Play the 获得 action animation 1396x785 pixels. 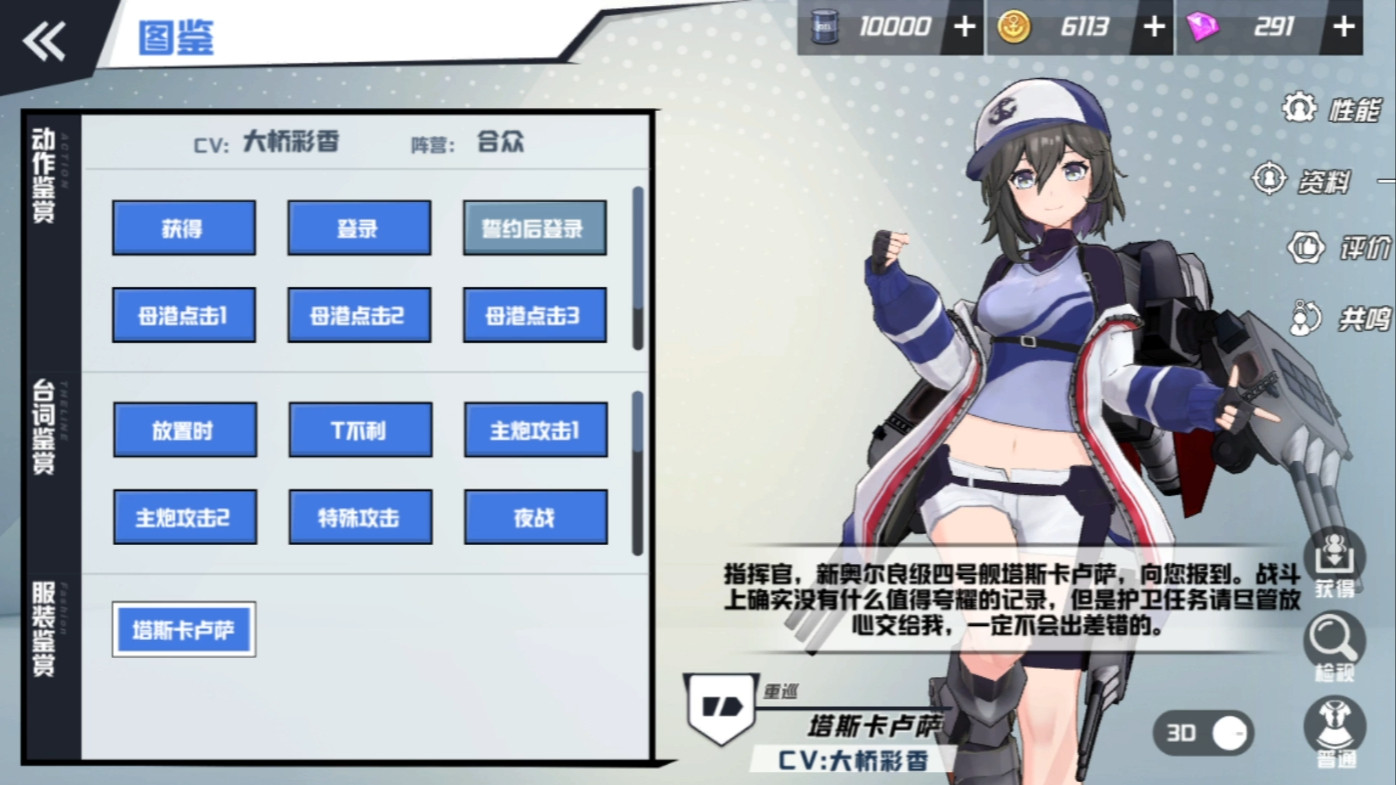click(183, 228)
